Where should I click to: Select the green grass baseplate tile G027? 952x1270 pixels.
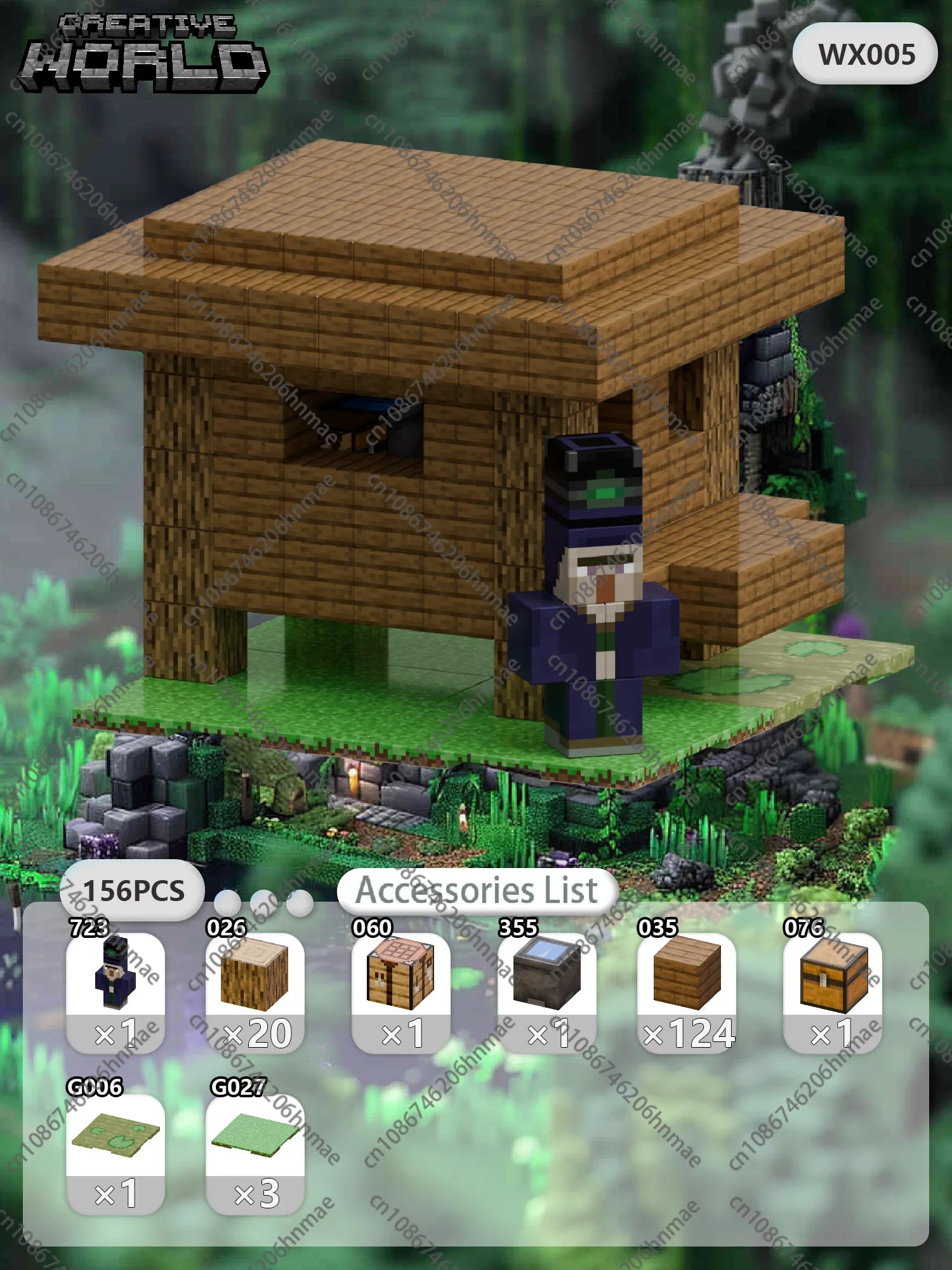point(255,1153)
